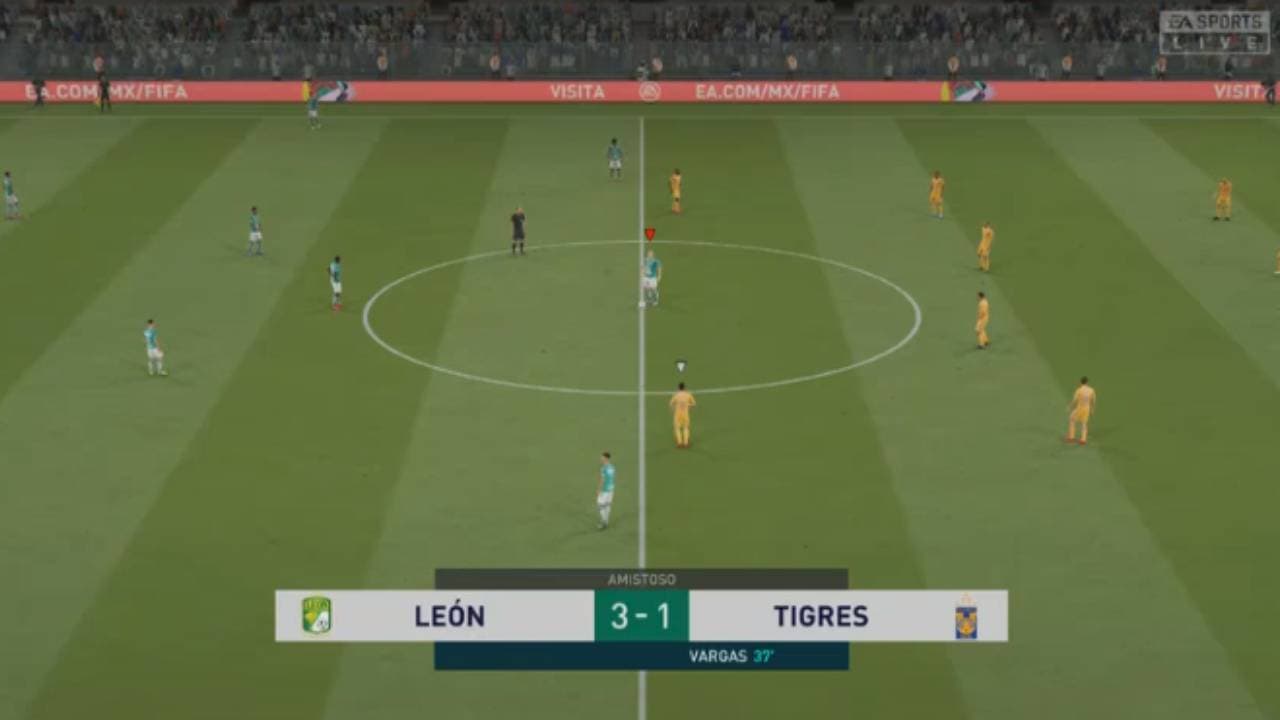Click the red player indicator arrow

pyautogui.click(x=650, y=232)
